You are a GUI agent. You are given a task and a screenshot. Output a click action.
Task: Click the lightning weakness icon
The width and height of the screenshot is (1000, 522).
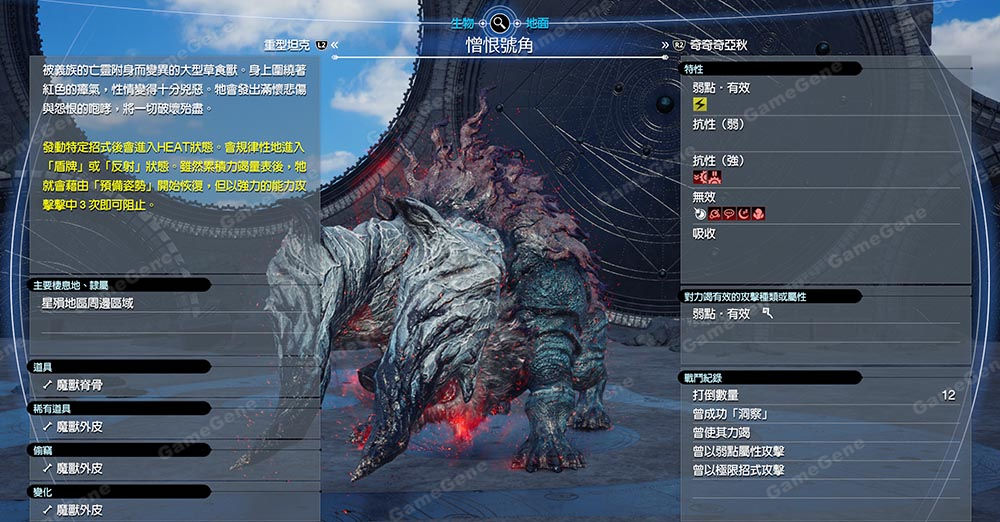pyautogui.click(x=699, y=104)
